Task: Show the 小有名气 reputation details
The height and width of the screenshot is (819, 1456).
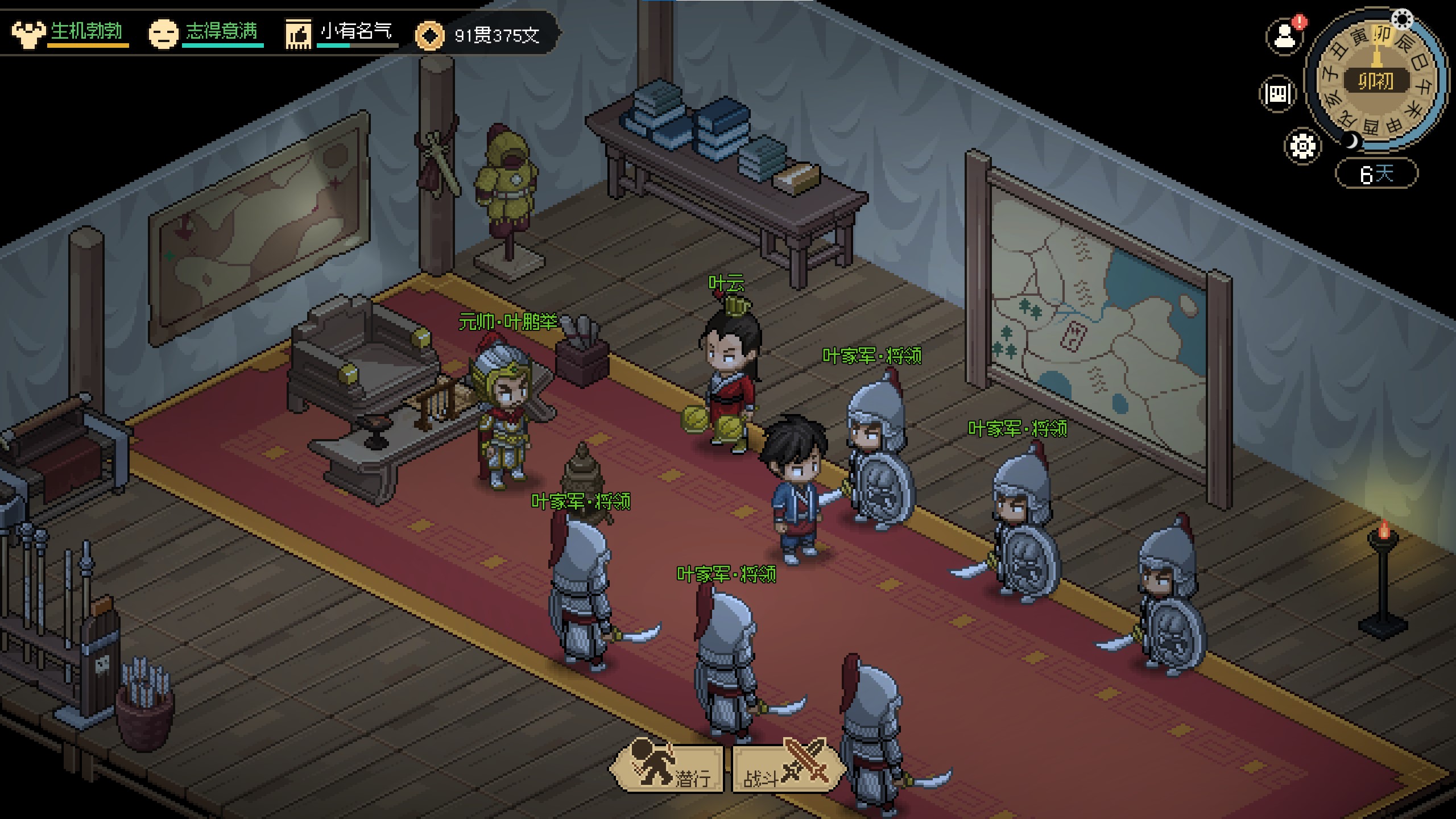Action: tap(341, 33)
